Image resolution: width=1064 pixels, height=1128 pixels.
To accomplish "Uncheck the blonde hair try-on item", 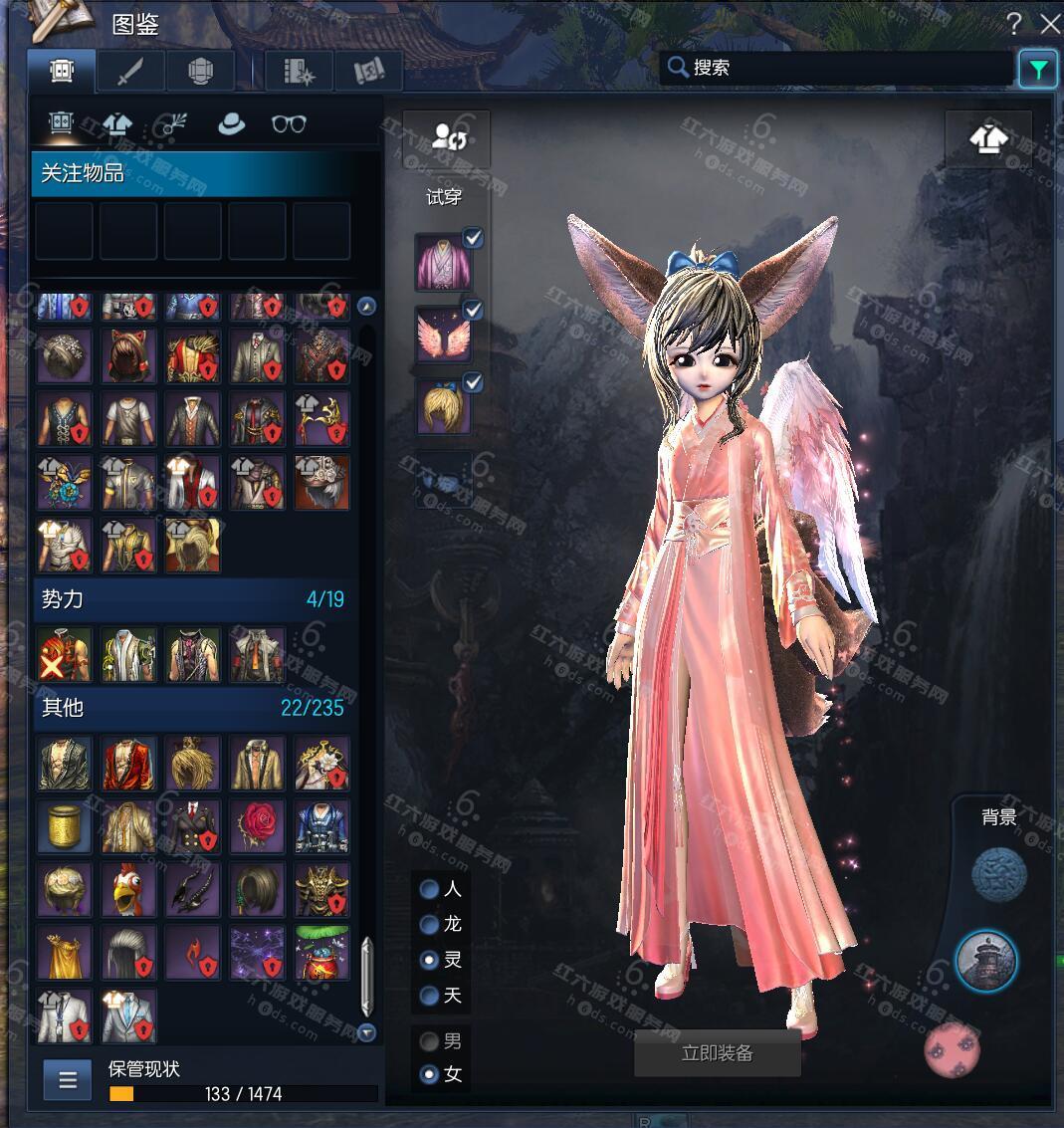I will [x=474, y=382].
